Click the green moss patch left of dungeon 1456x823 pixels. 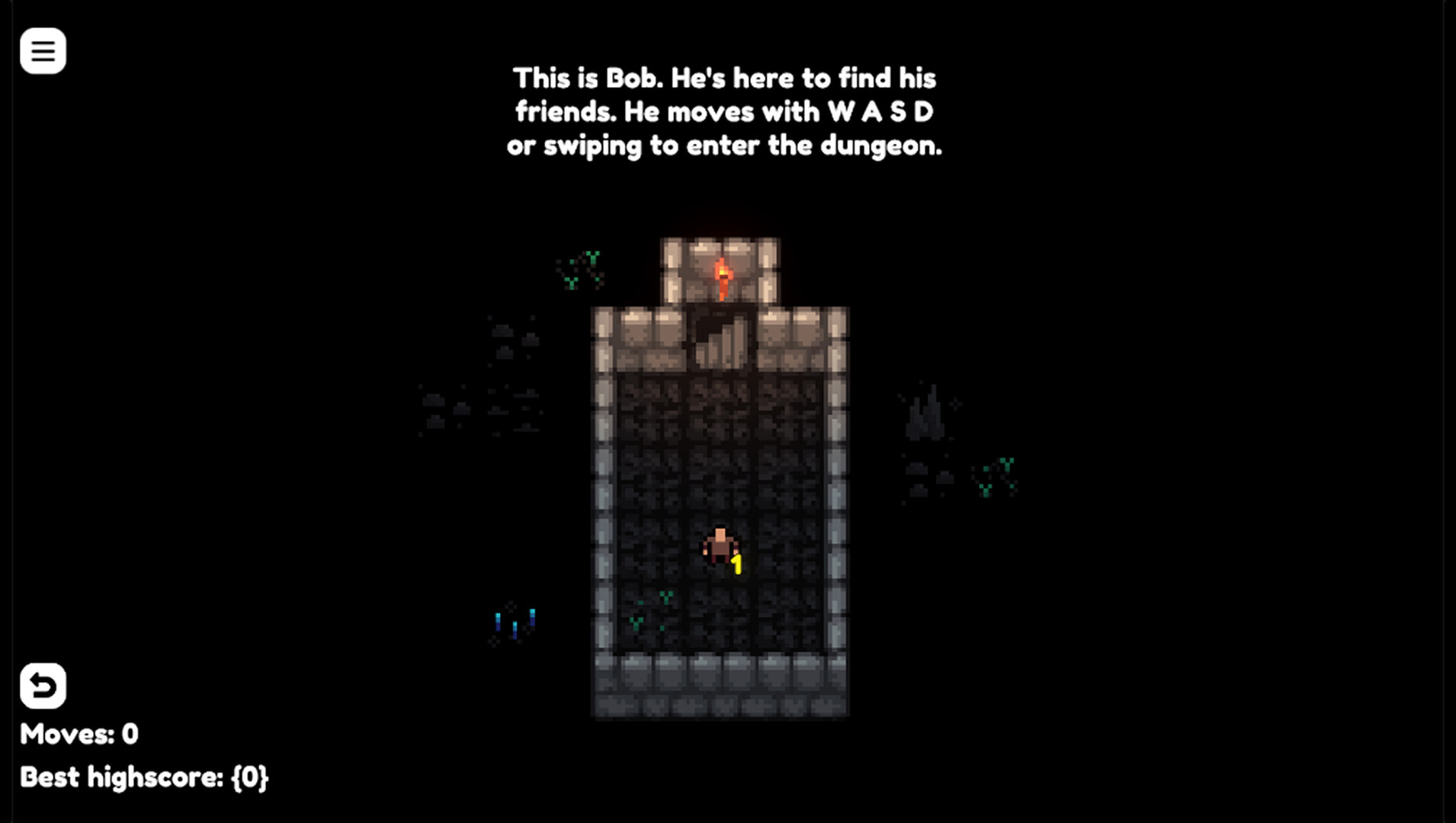point(581,268)
